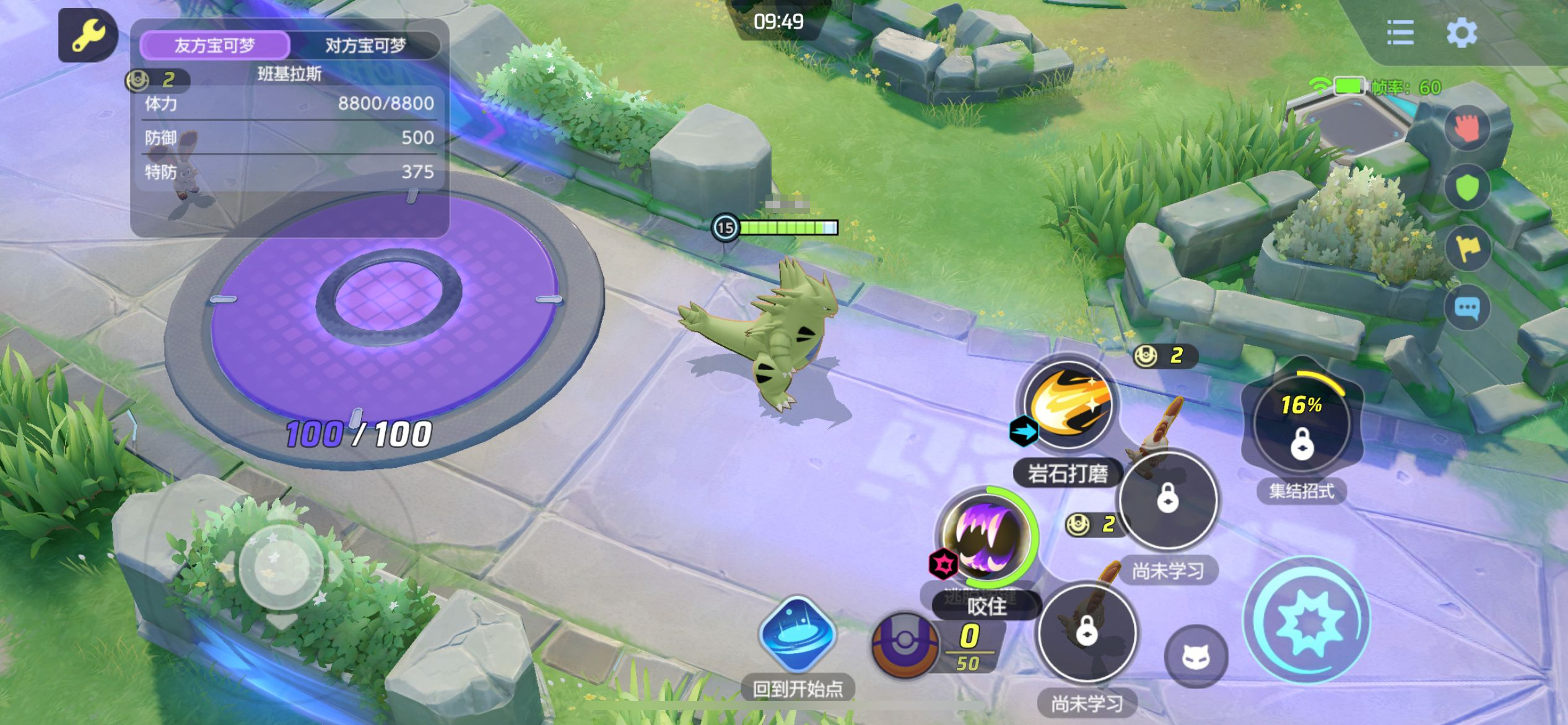This screenshot has height=725, width=1568.
Task: Open the wrench tool menu
Action: tap(88, 35)
